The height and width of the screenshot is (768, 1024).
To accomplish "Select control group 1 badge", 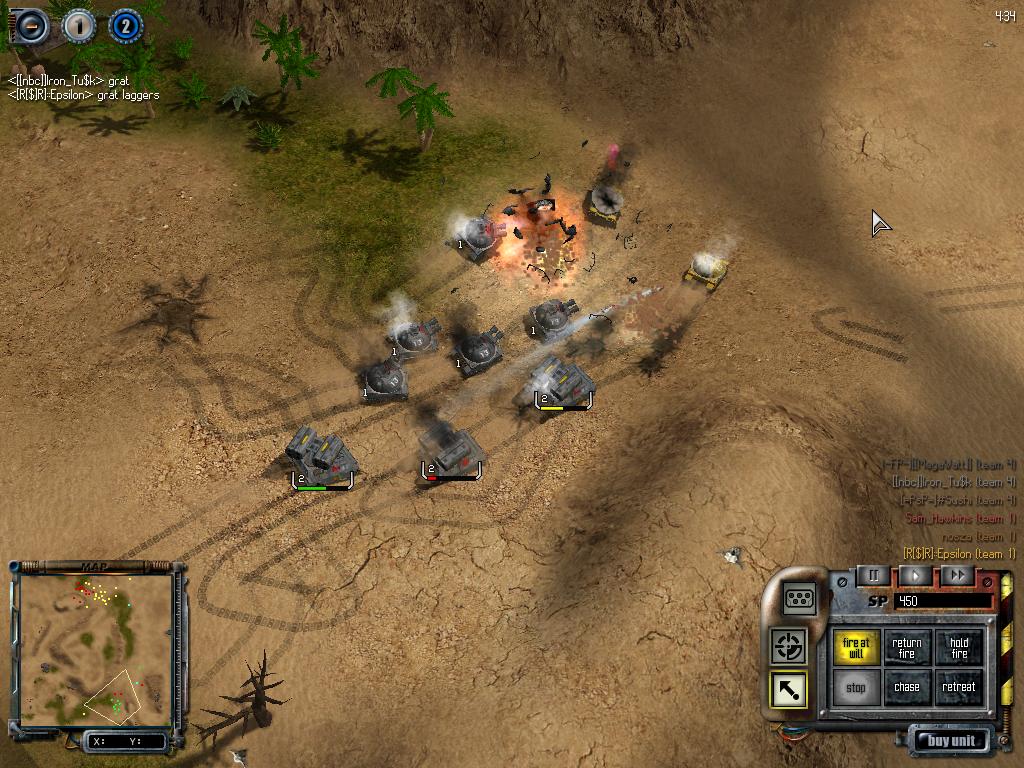I will pos(79,25).
